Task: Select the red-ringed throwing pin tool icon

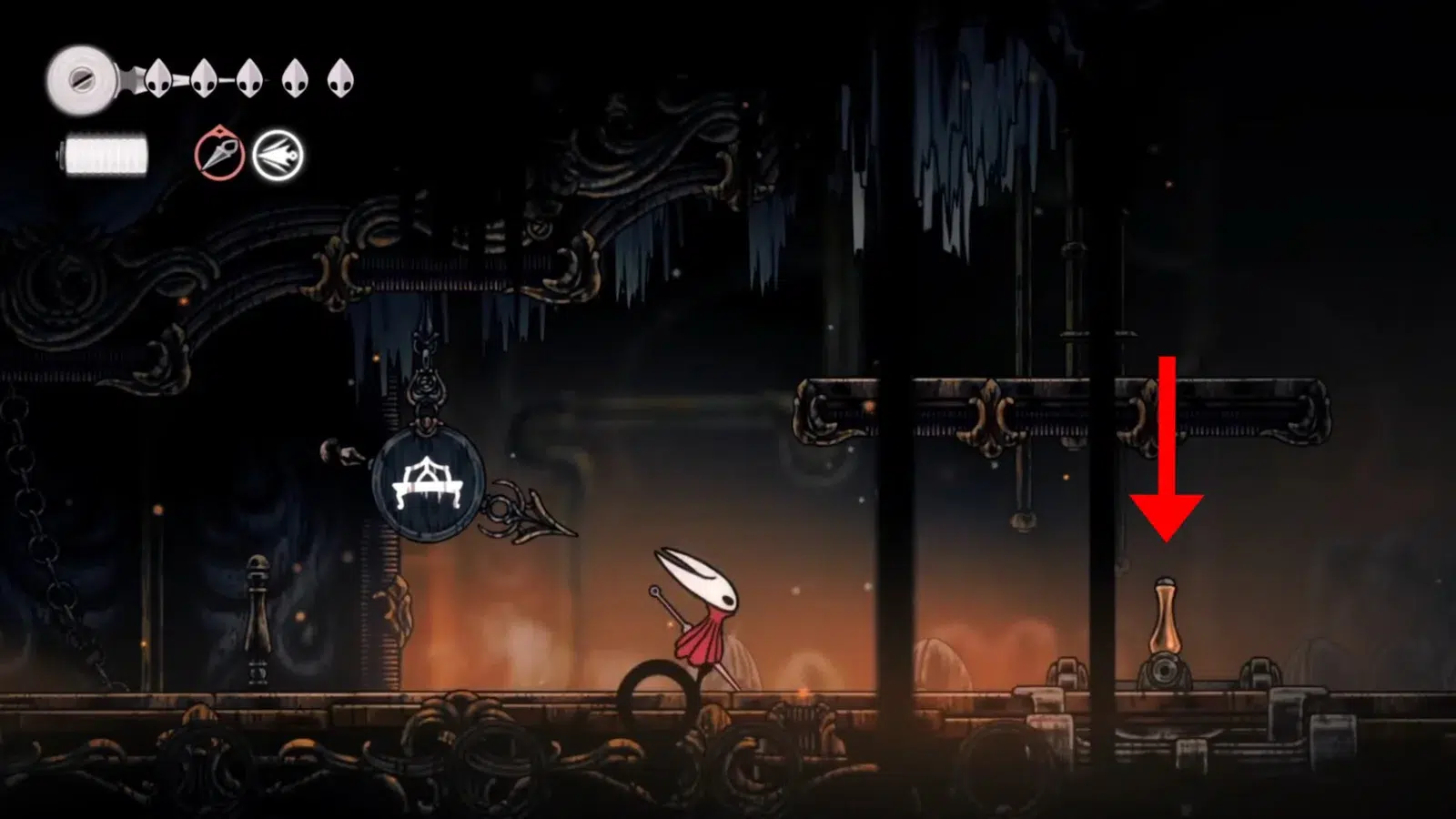Action: (x=219, y=155)
